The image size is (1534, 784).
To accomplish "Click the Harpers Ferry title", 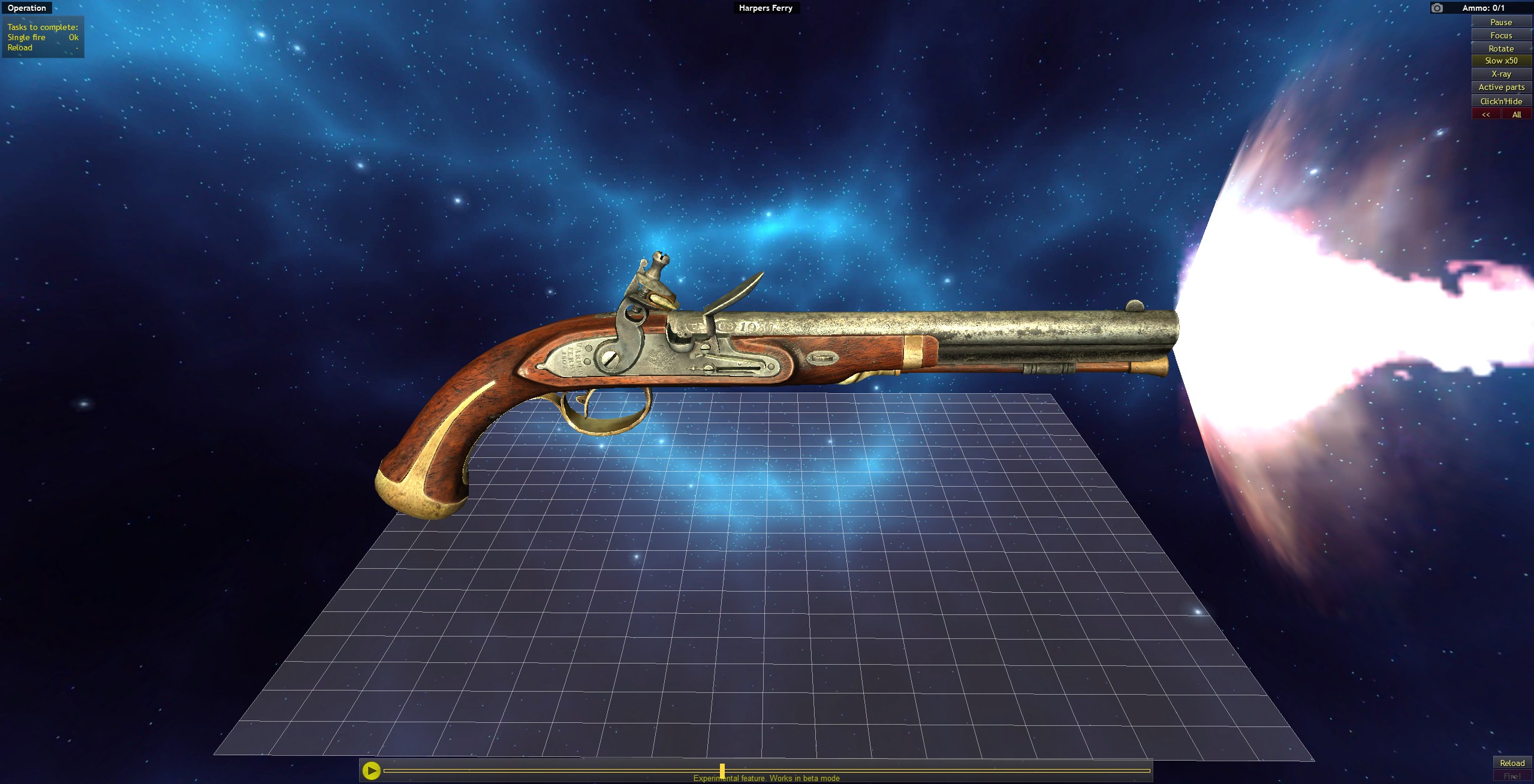I will [x=765, y=8].
